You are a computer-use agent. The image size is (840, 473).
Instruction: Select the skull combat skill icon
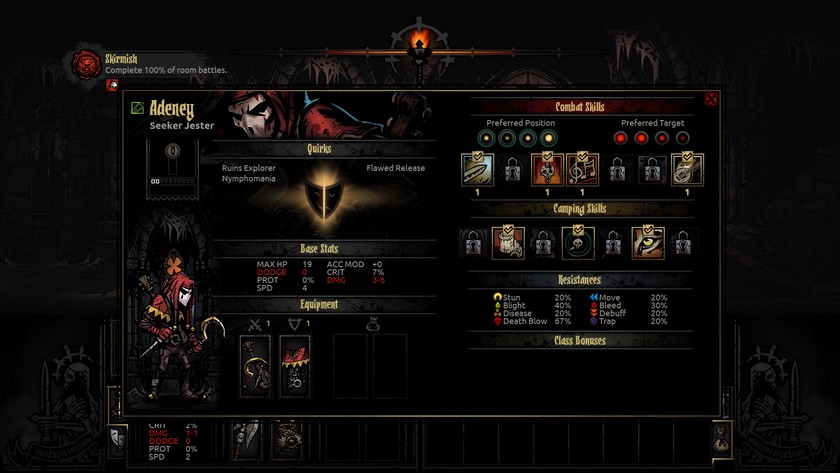pos(547,170)
